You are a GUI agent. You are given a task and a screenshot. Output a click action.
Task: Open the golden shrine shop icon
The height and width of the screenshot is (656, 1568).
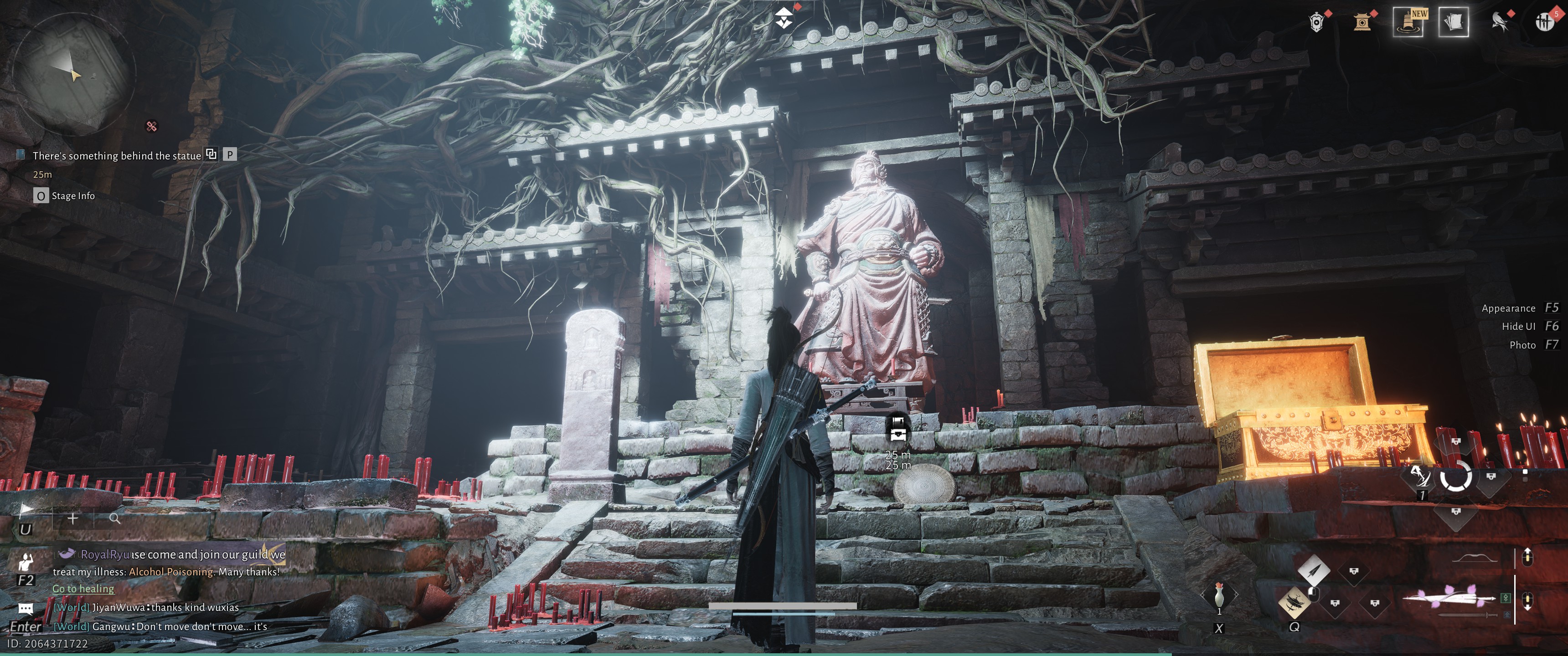click(1362, 22)
